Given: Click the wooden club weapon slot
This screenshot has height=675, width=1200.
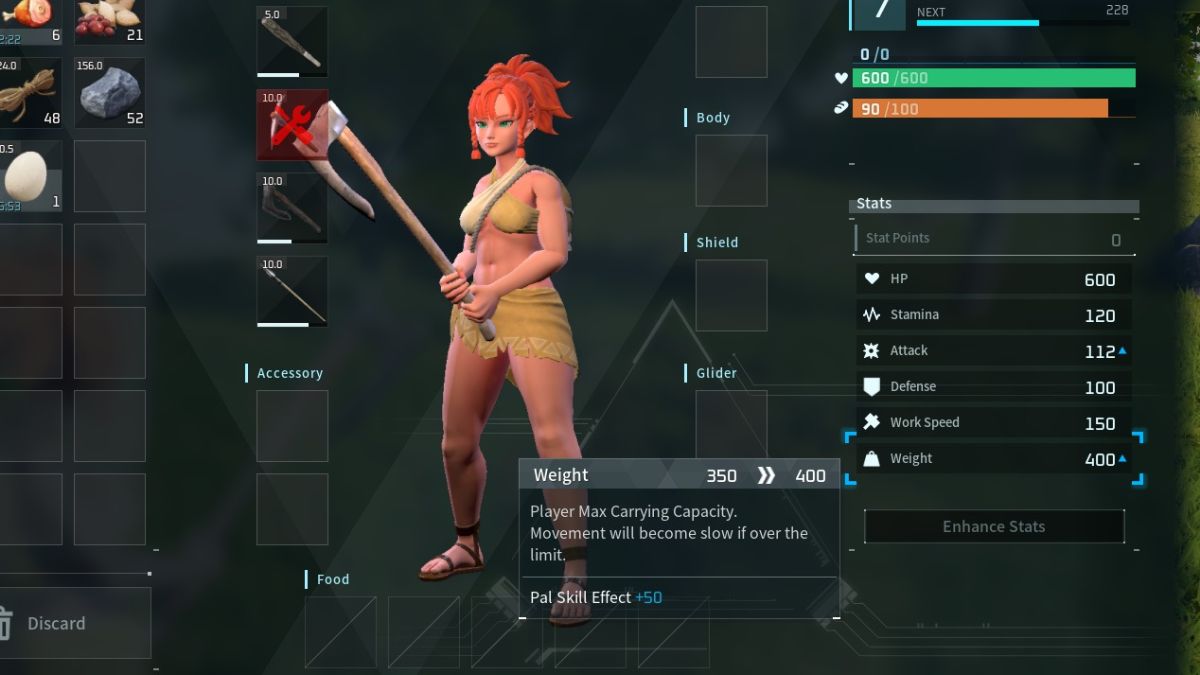Looking at the screenshot, I should pos(292,42).
